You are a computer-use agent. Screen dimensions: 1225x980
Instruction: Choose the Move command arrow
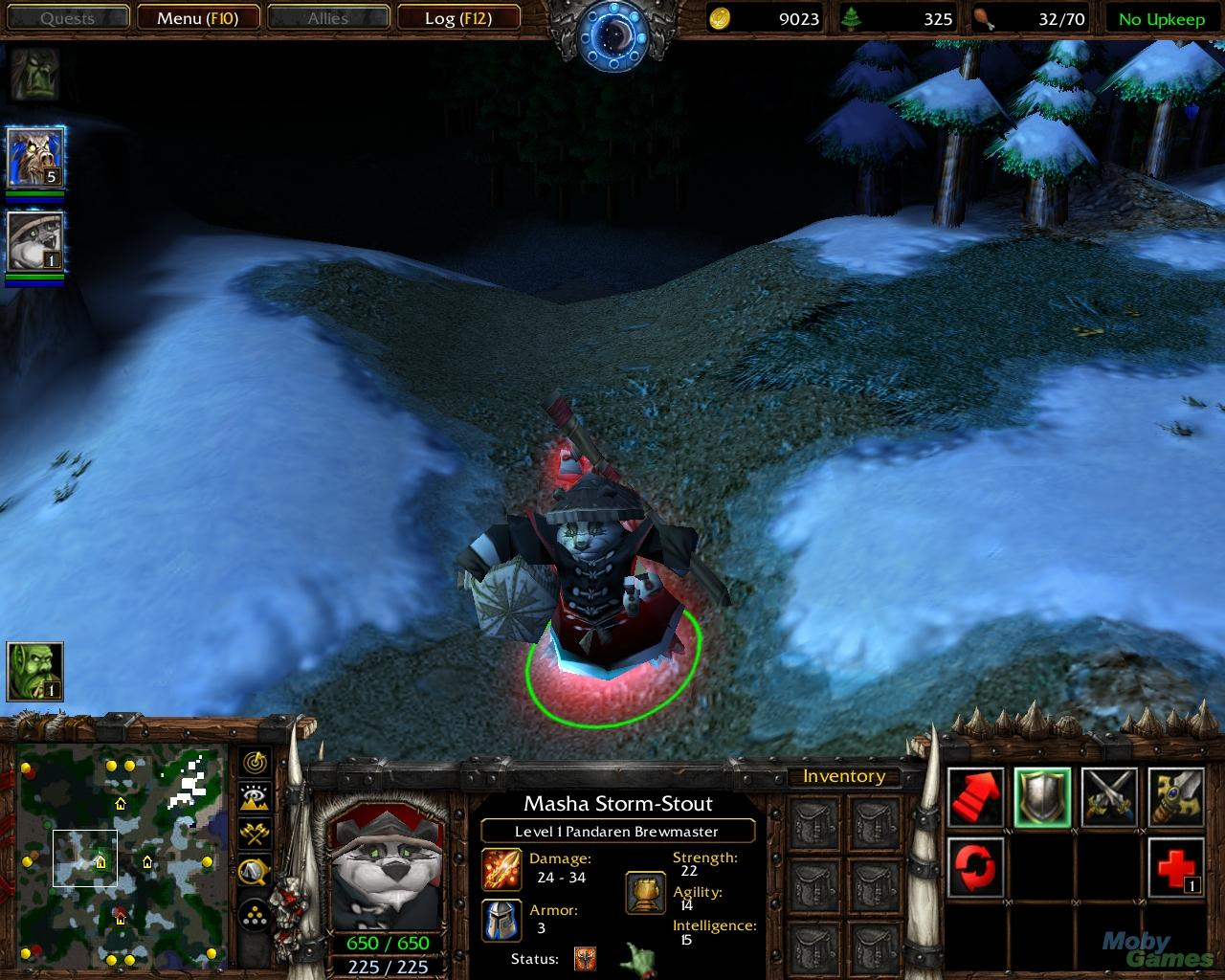click(x=976, y=797)
